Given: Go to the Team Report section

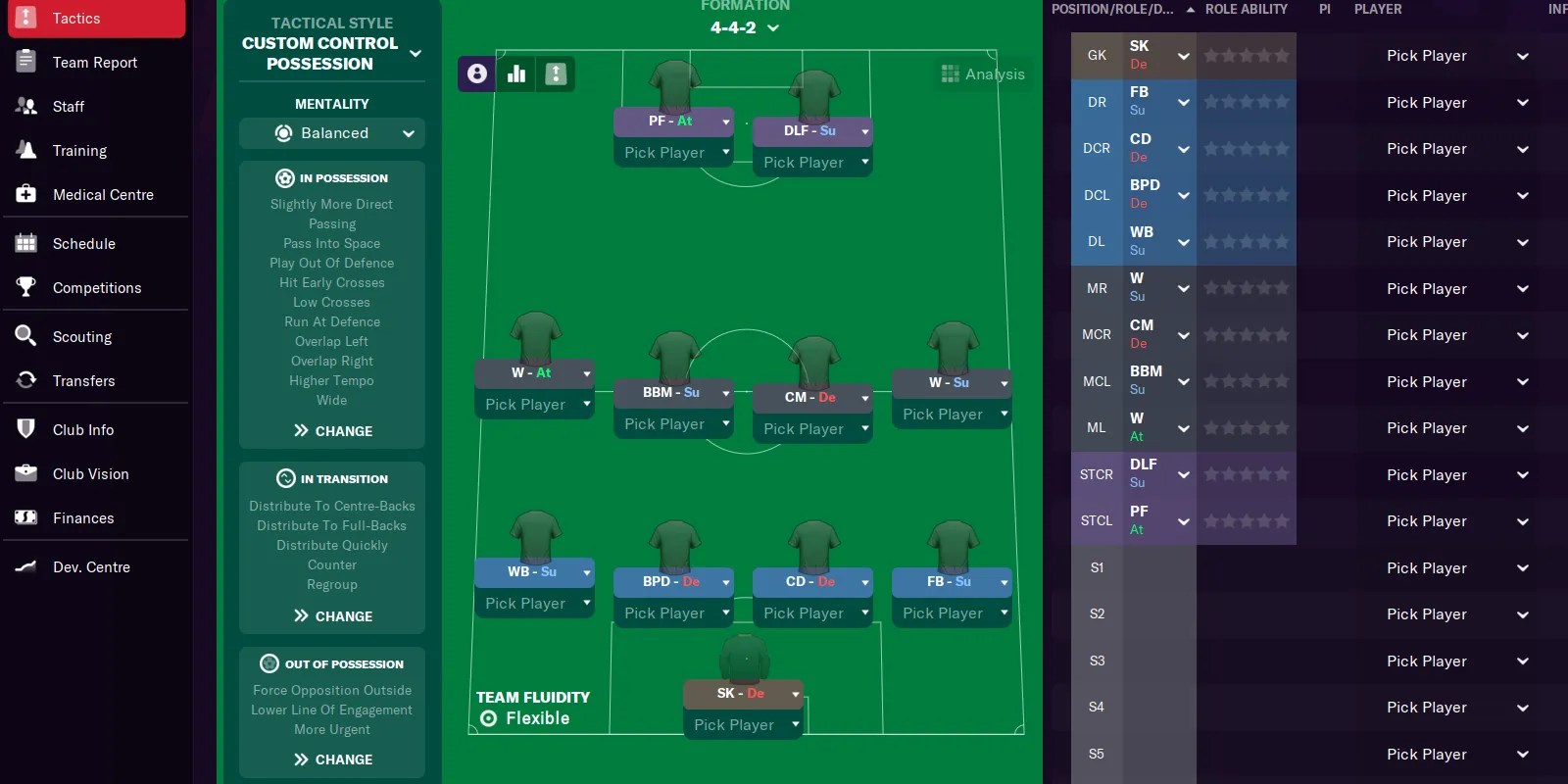Looking at the screenshot, I should click(94, 62).
